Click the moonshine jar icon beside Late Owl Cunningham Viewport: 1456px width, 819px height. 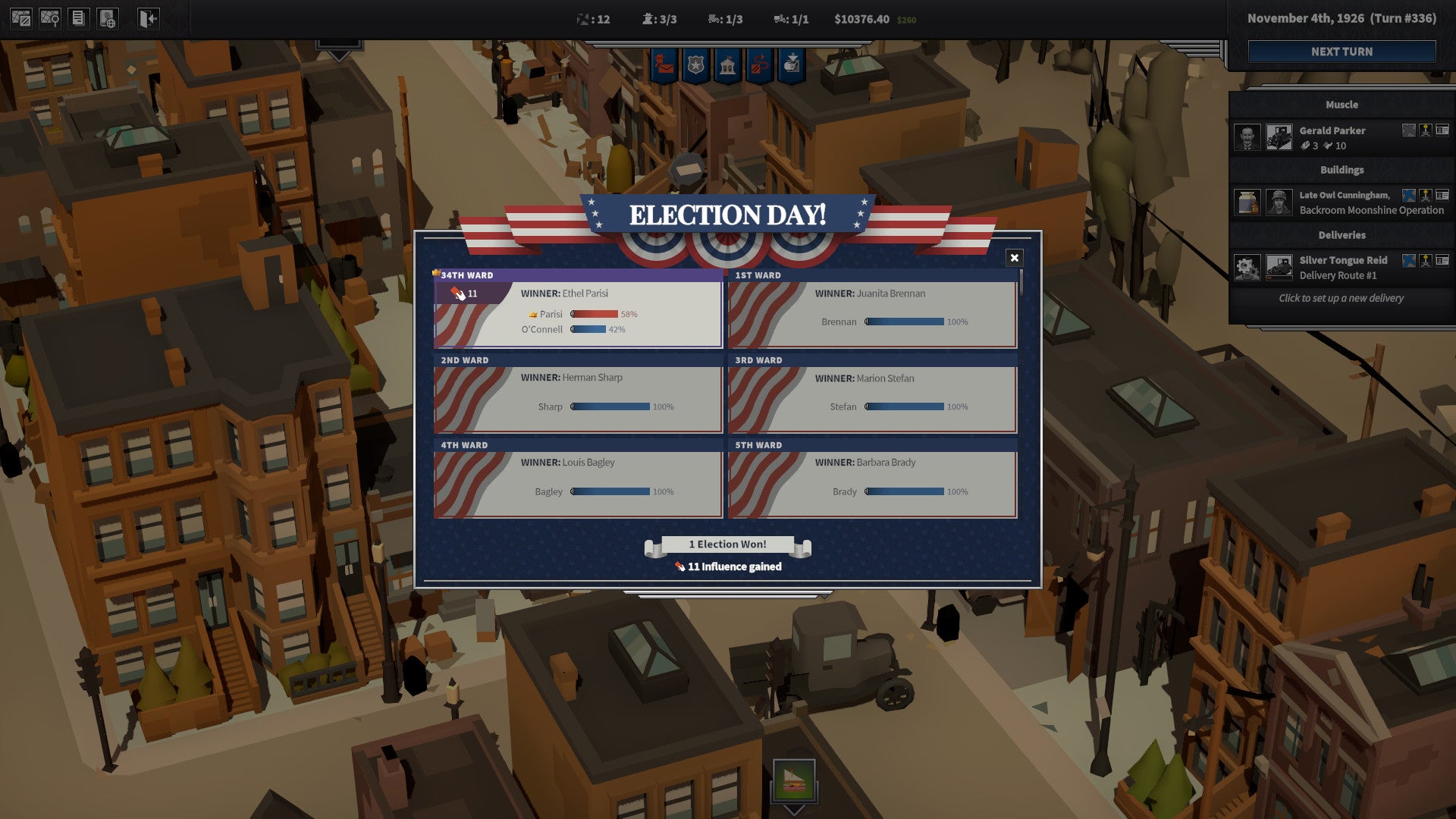point(1247,202)
